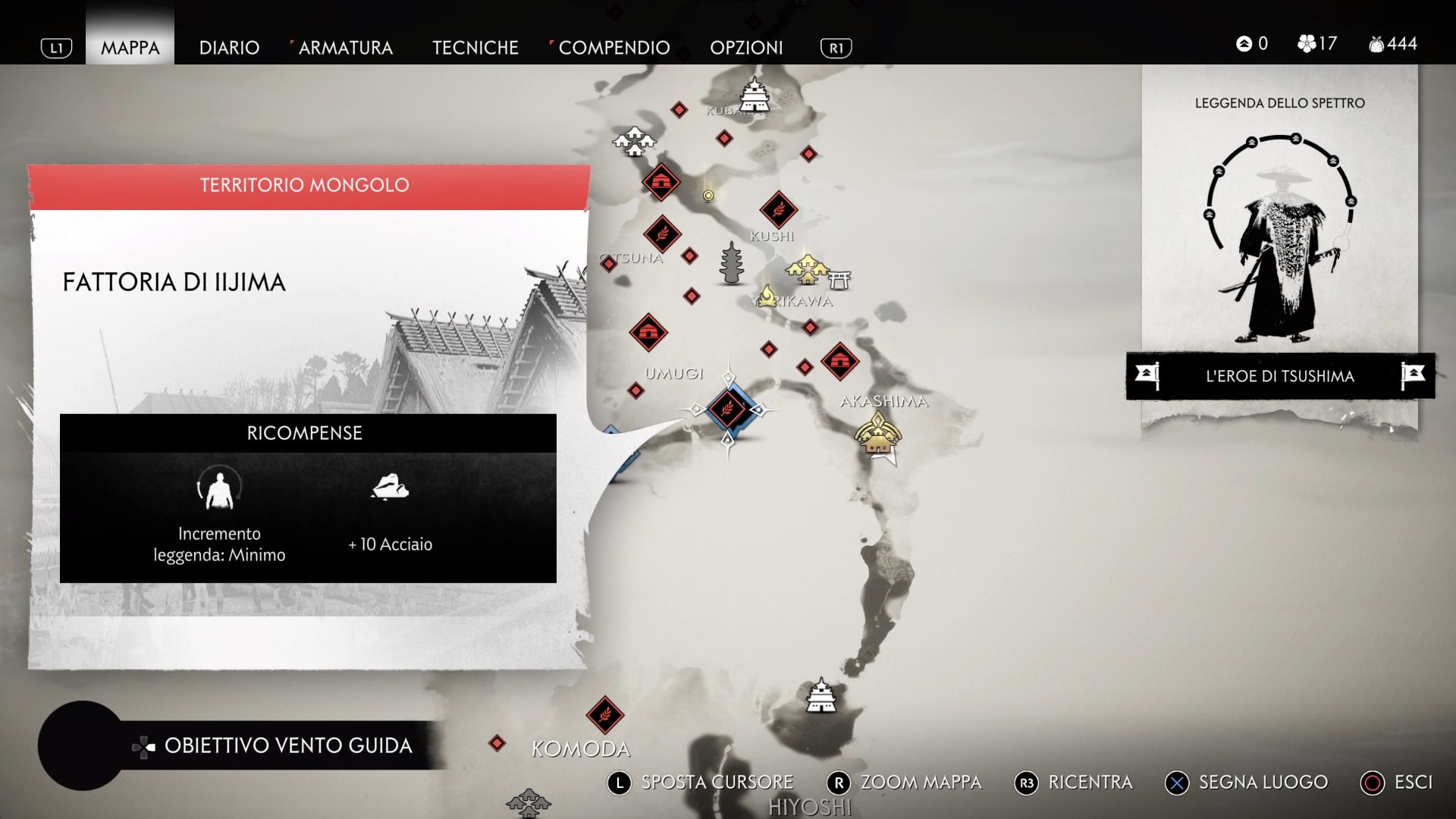Select the castle marker near Kubara
This screenshot has height=819, width=1456.
click(x=755, y=94)
